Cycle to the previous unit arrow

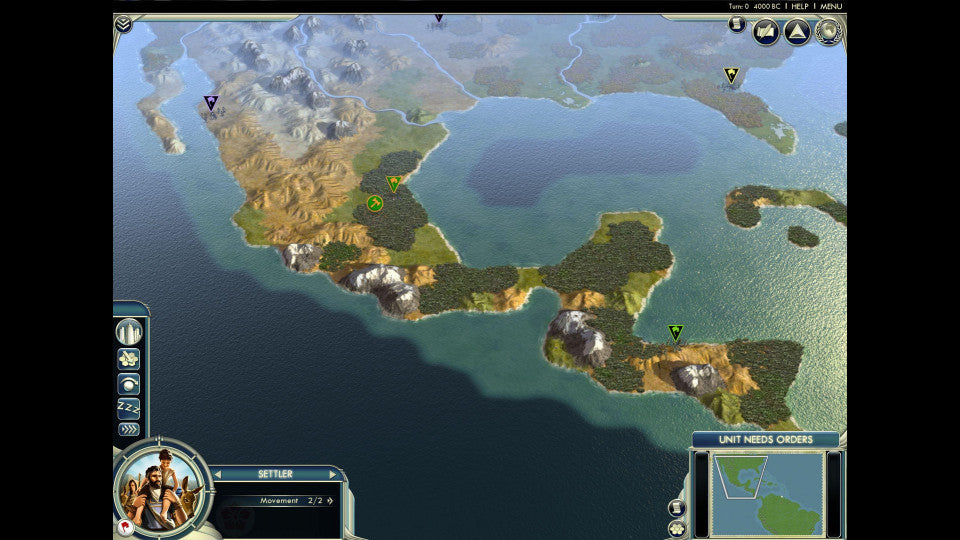pyautogui.click(x=219, y=474)
